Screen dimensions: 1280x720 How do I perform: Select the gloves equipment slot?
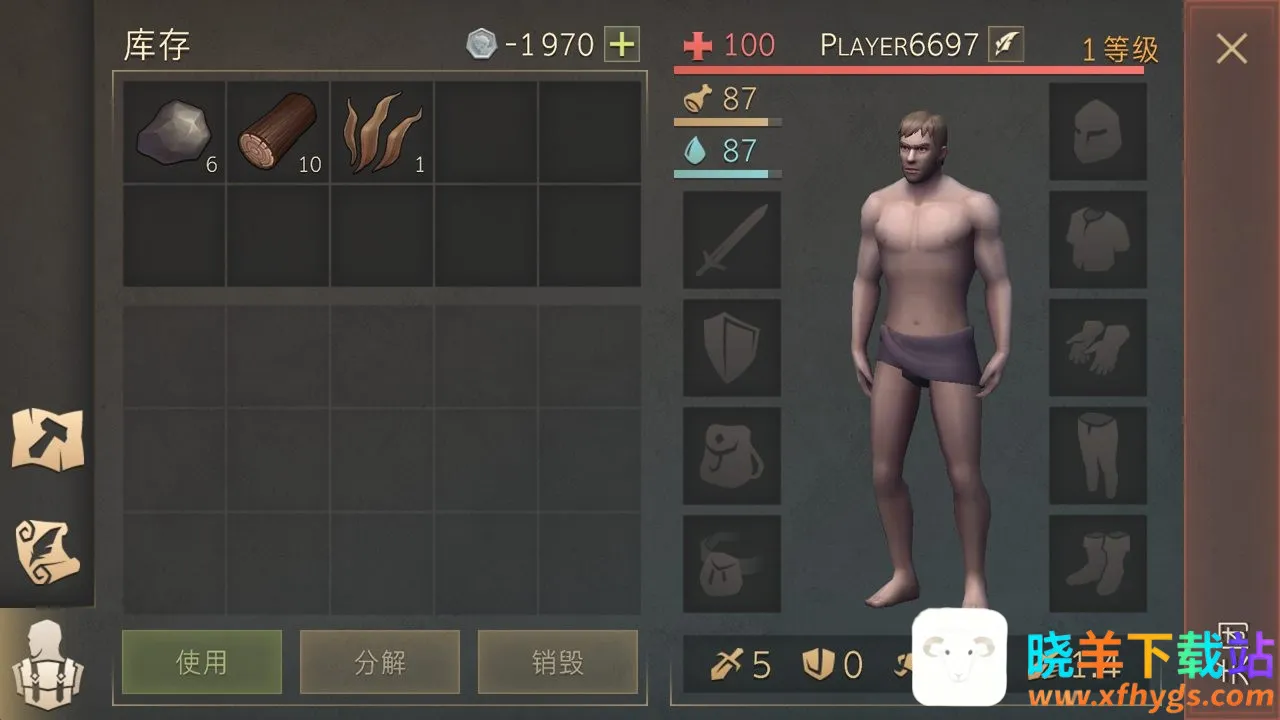coord(1098,348)
